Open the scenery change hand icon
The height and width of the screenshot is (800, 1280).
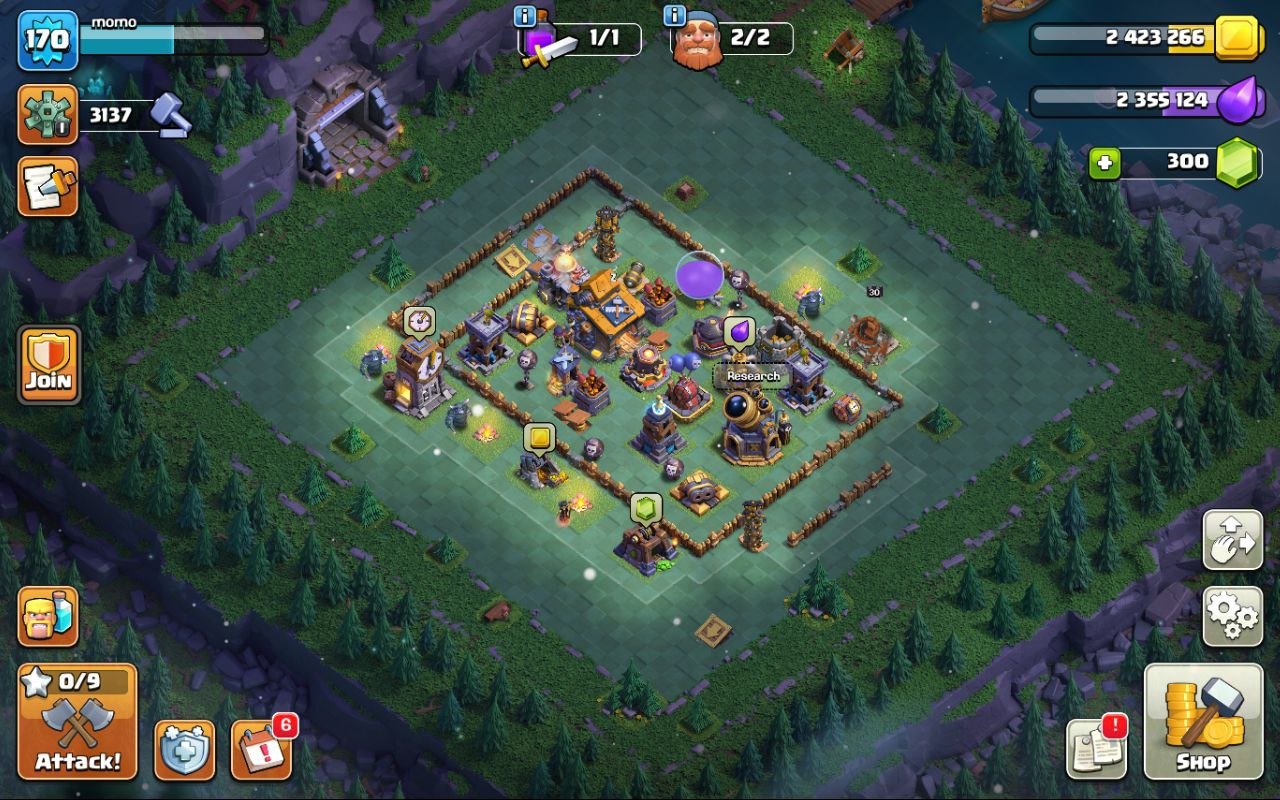point(1231,539)
